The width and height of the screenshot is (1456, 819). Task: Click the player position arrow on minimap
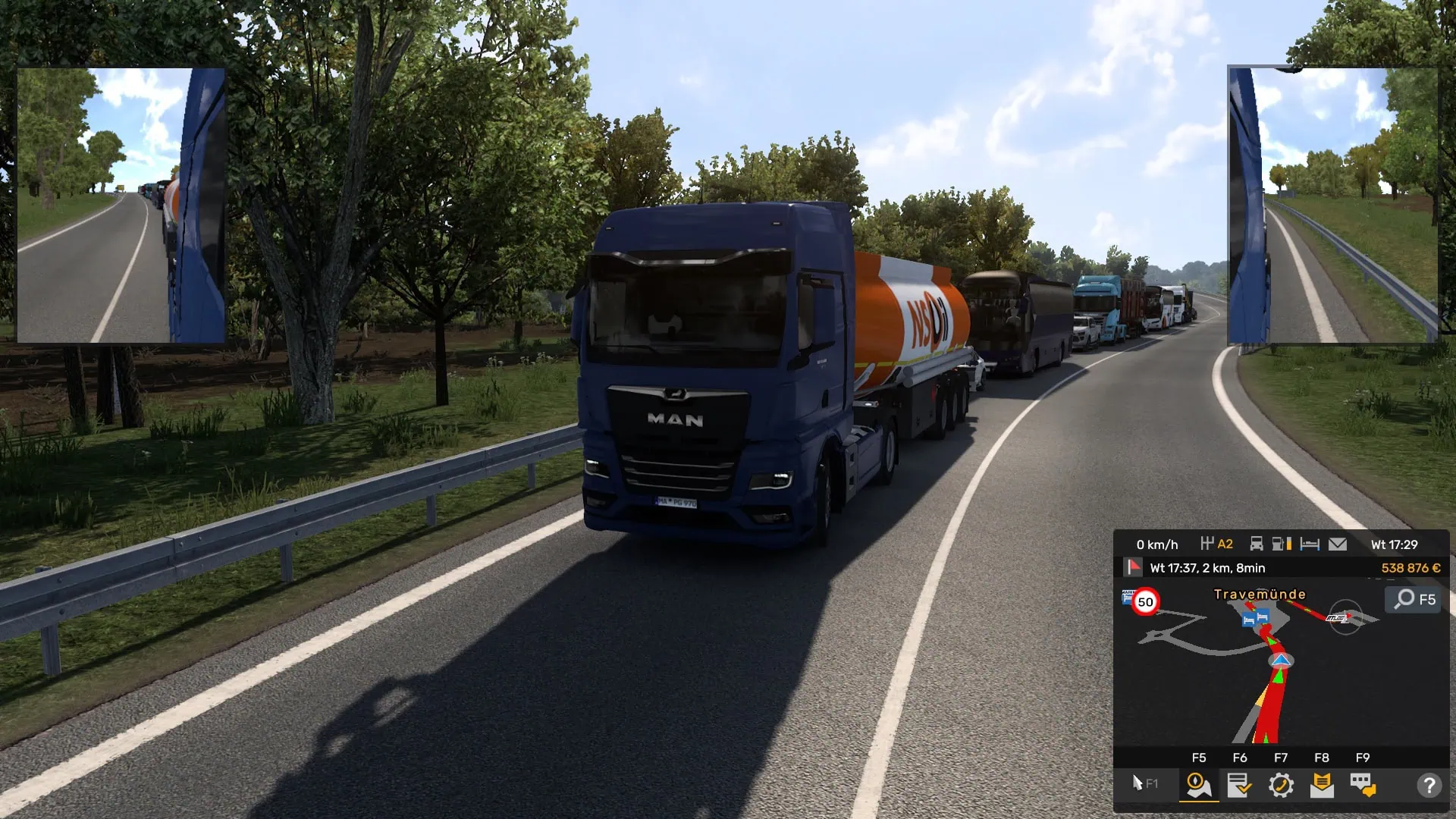pos(1282,661)
